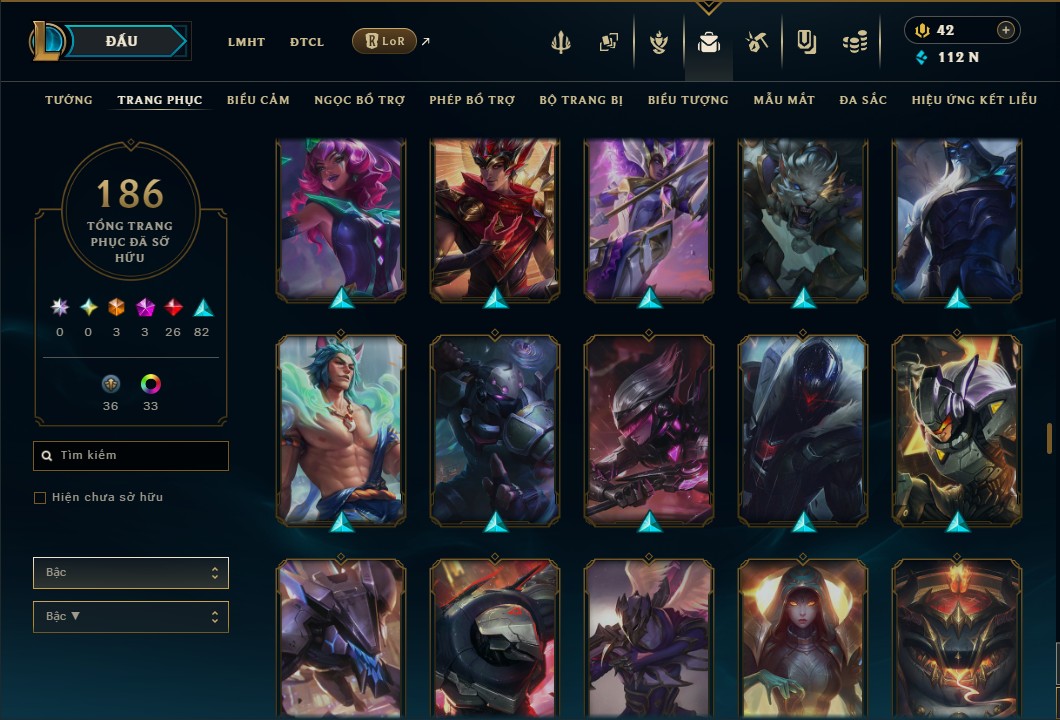Viewport: 1060px width, 720px height.
Task: View the ĐA SẮC tab
Action: coord(863,100)
